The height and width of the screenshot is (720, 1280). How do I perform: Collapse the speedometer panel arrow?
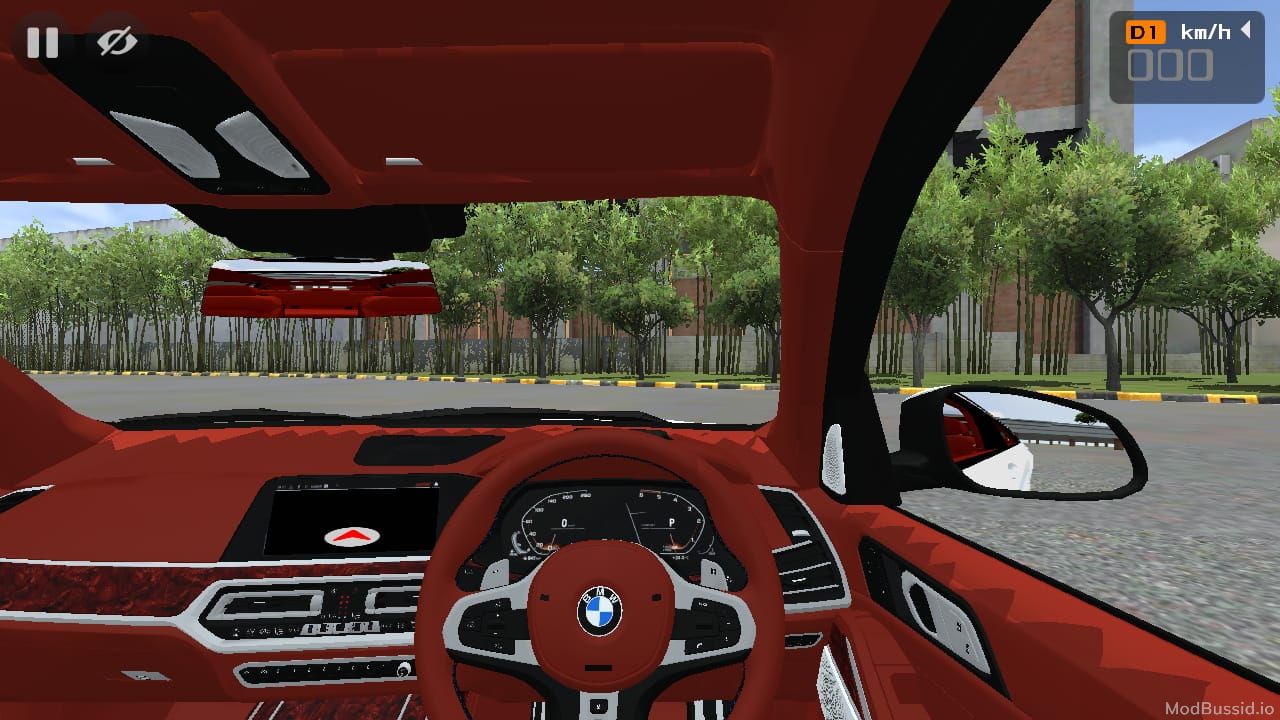pyautogui.click(x=1245, y=30)
